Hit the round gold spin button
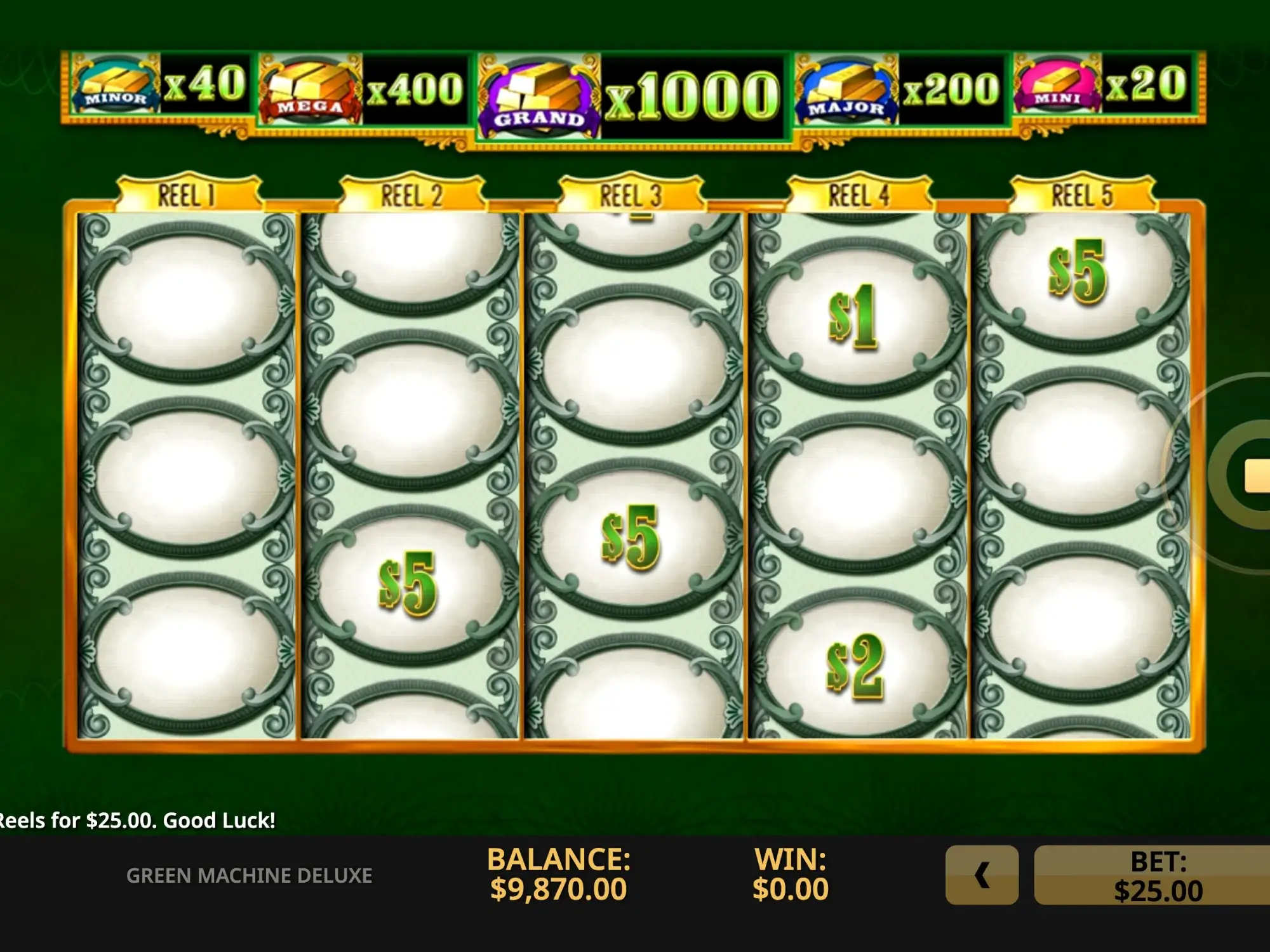The image size is (1270, 952). pos(1245,474)
